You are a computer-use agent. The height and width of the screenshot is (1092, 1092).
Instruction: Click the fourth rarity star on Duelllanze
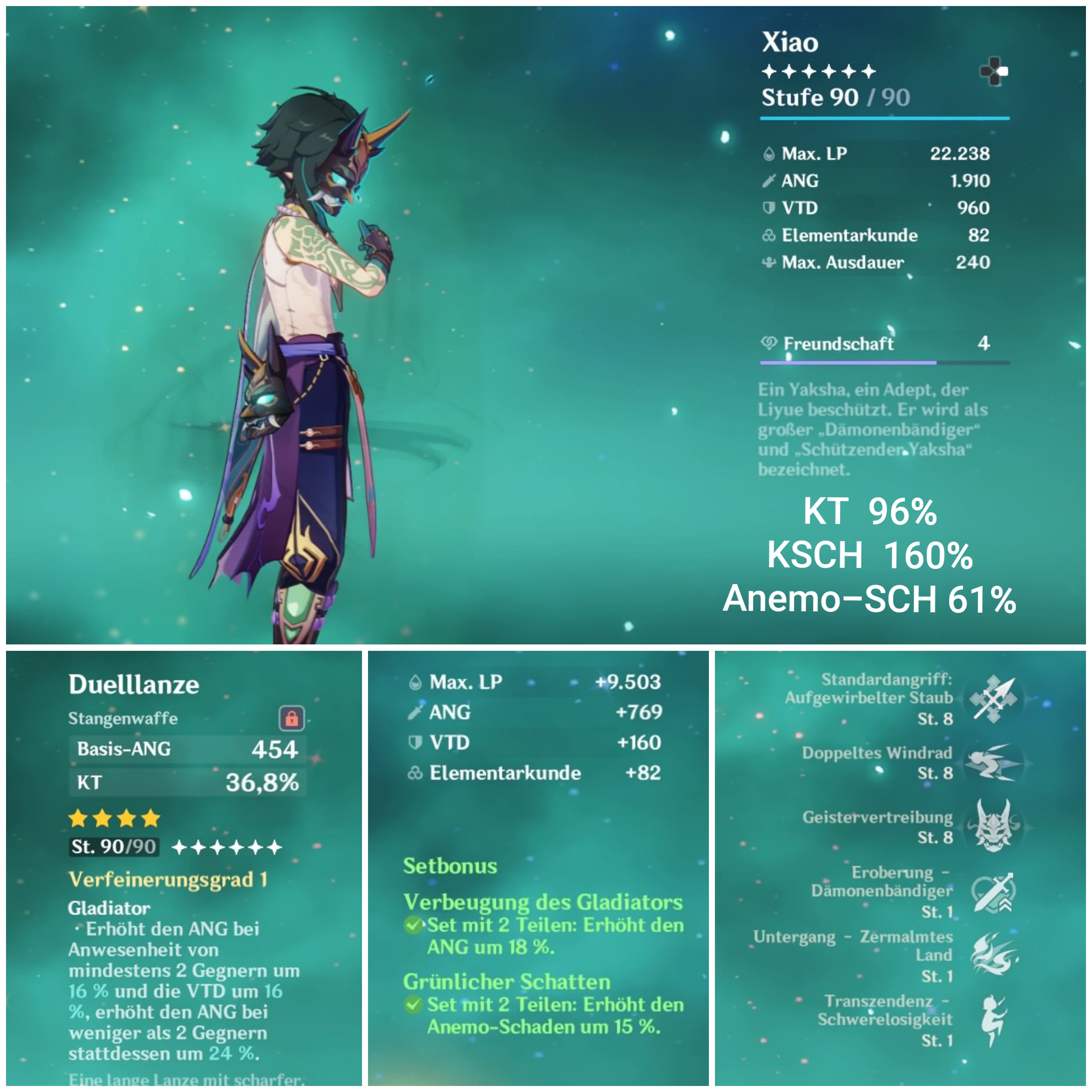click(150, 819)
